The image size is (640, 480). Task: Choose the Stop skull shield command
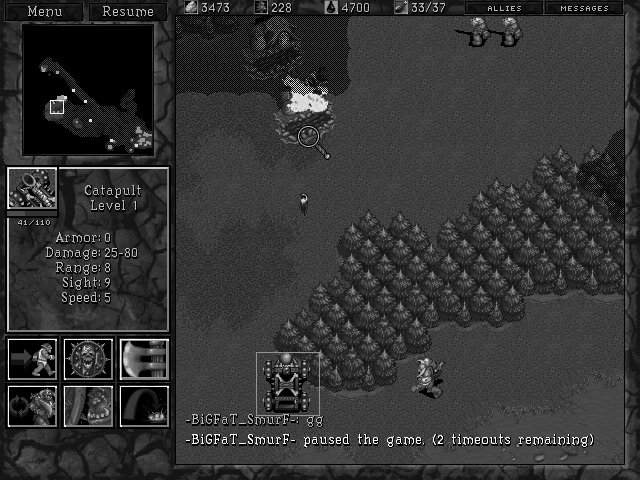[x=88, y=359]
